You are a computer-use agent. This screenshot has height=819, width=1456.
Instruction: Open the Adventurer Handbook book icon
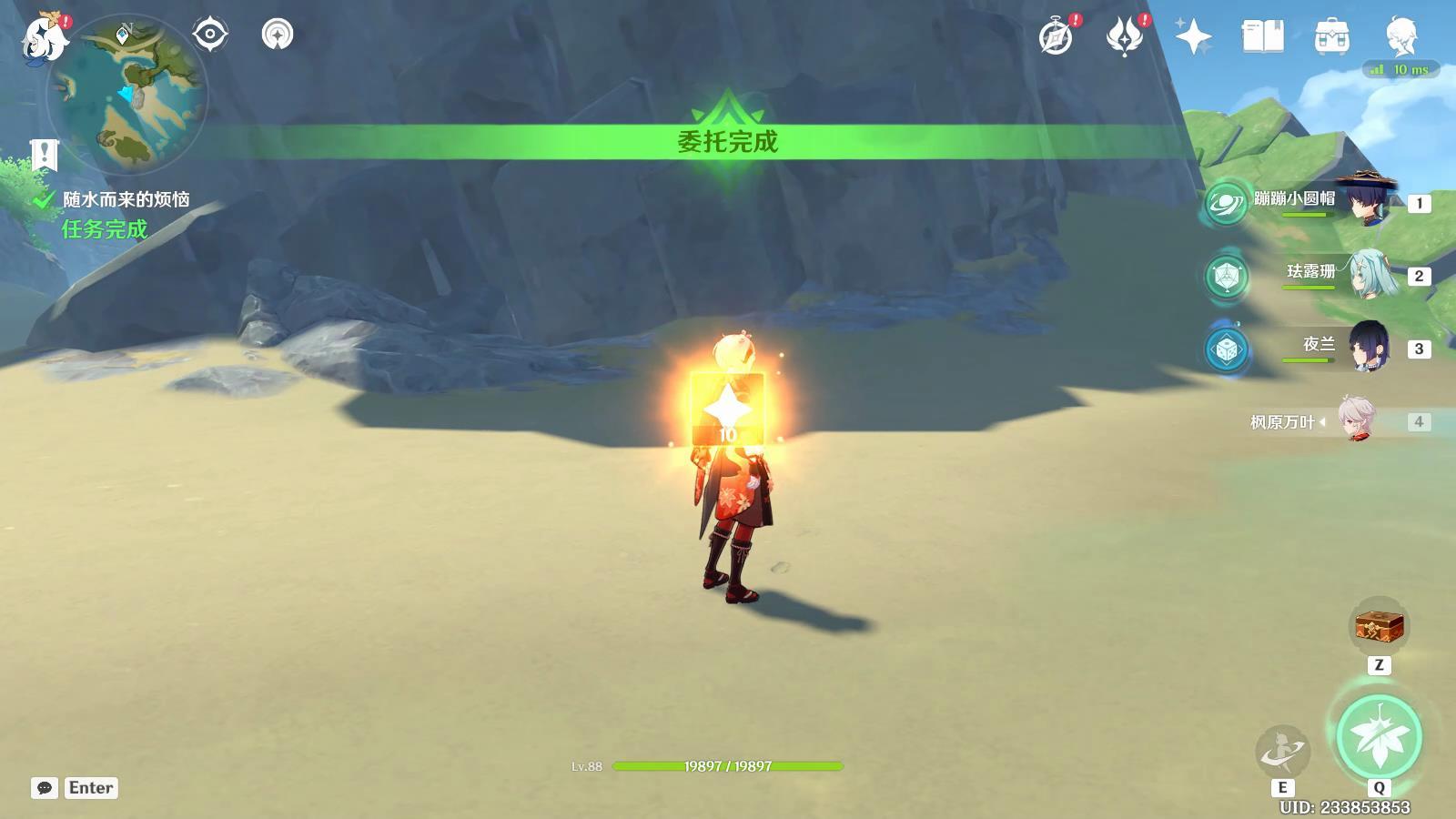(1262, 36)
